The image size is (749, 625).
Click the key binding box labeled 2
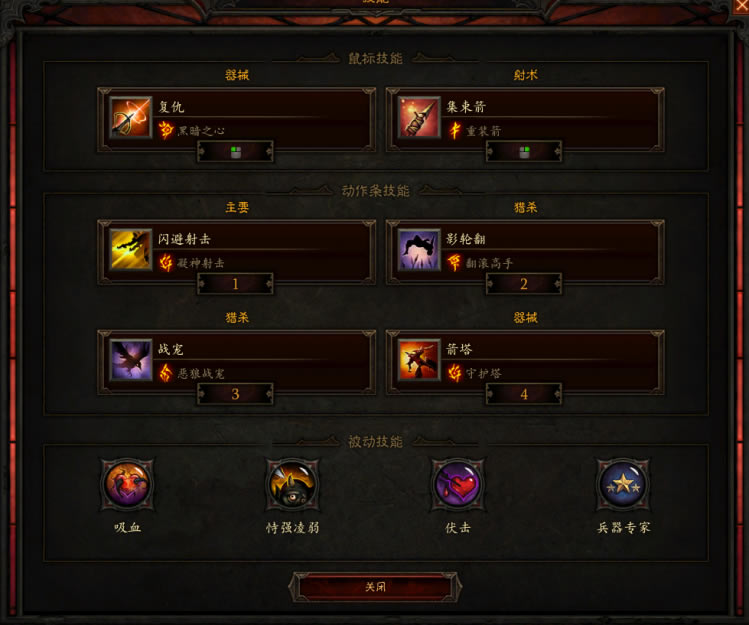point(524,284)
